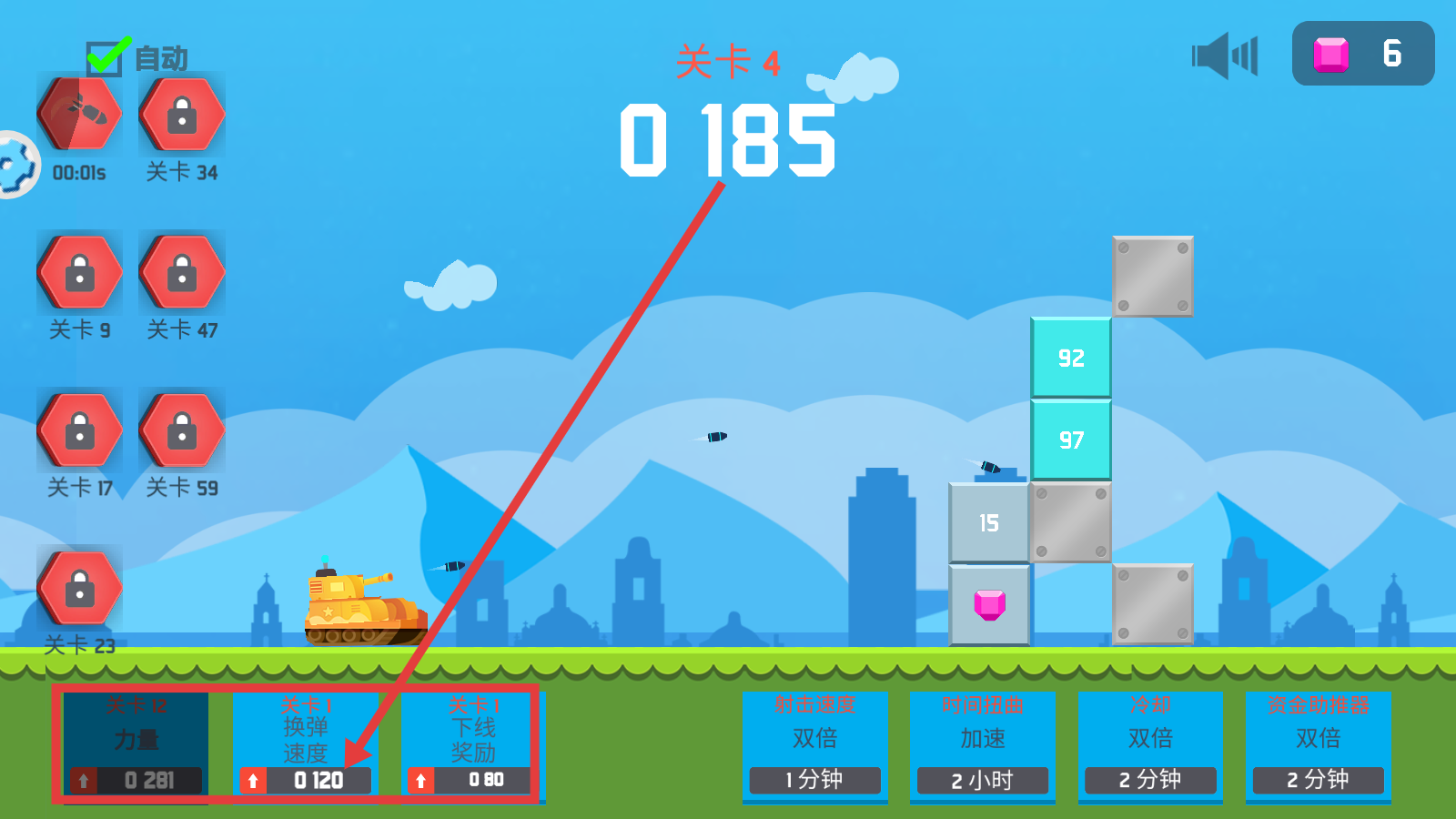
Task: Select the locked skill labeled 关卡 59
Action: point(182,430)
